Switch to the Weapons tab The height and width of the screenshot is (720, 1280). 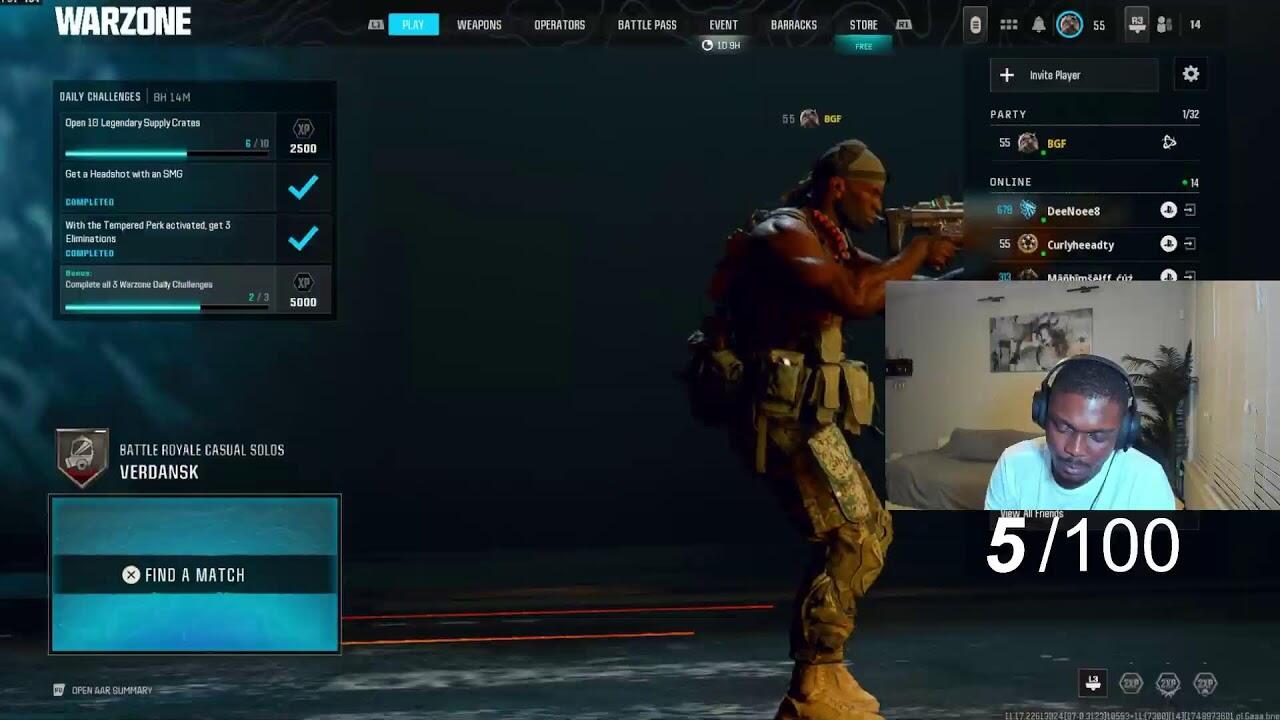[x=479, y=25]
